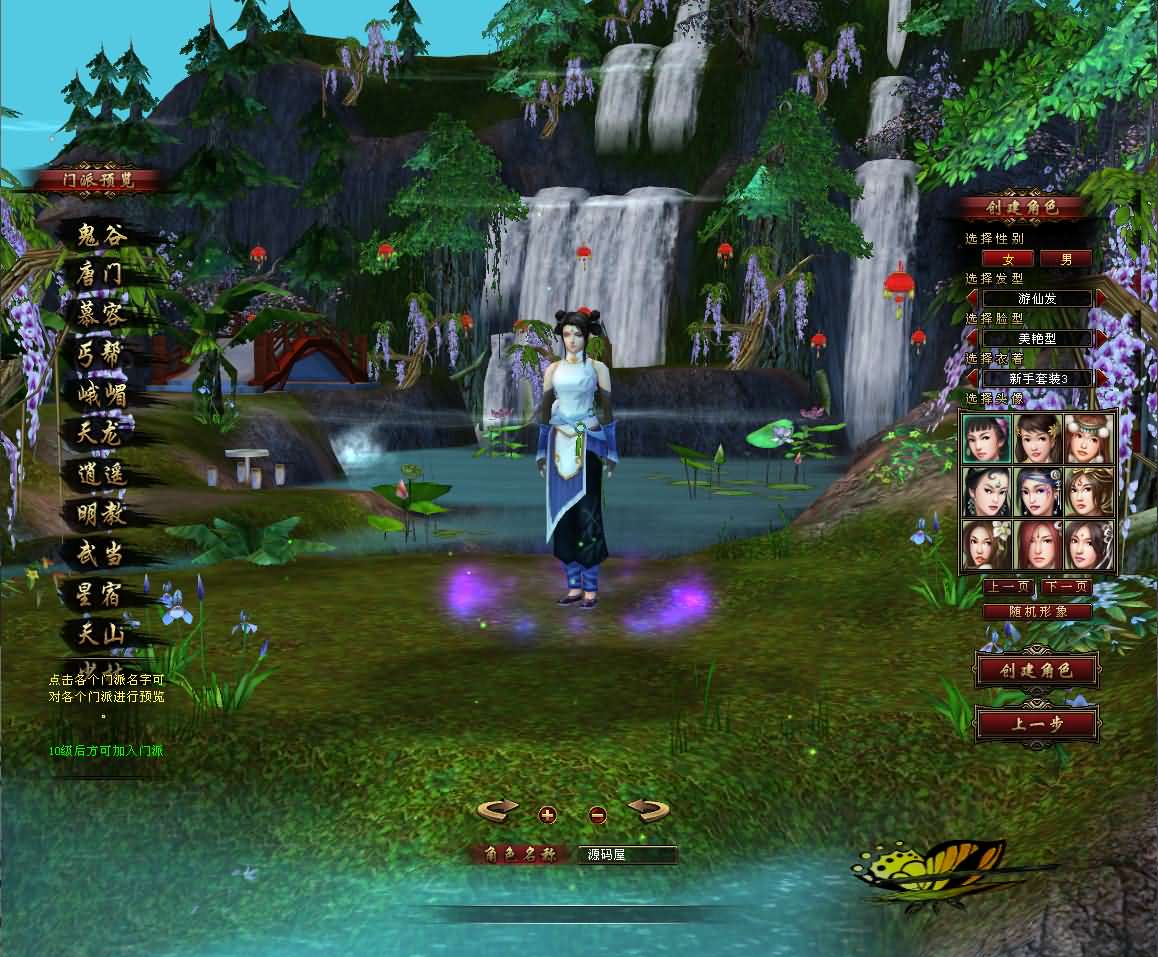Randomize appearance with 随机形象
1158x957 pixels.
(1036, 611)
